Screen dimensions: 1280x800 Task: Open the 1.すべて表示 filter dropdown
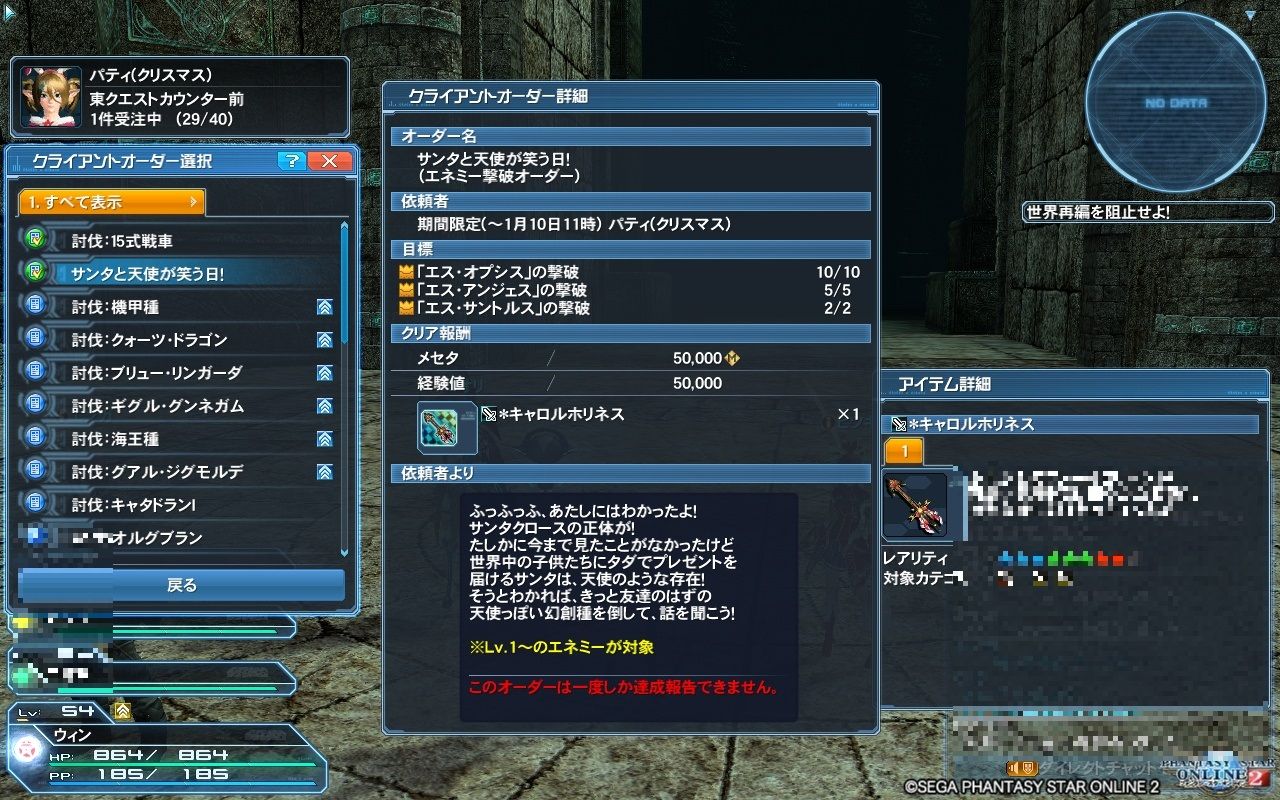click(x=110, y=201)
